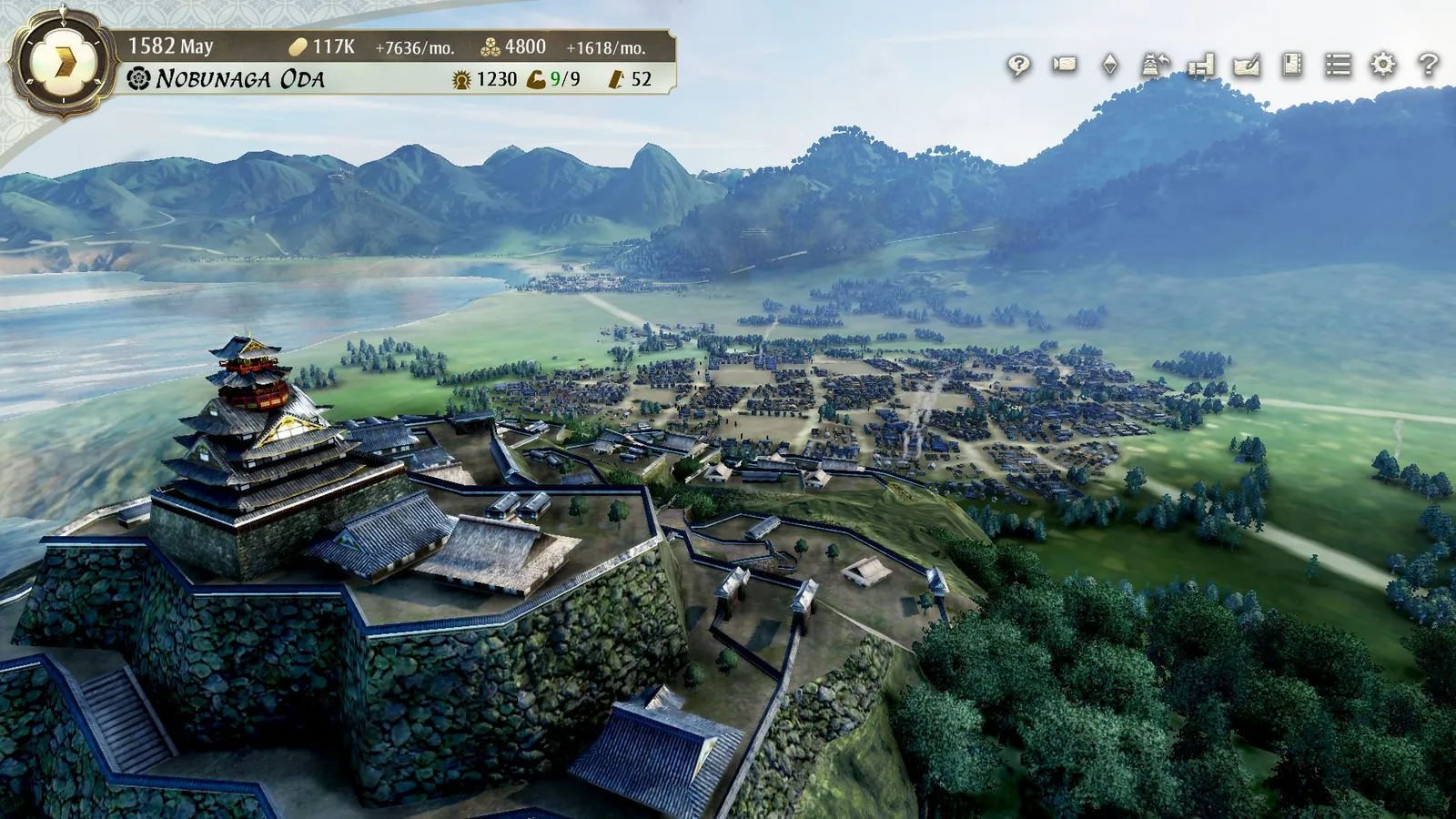
Task: Click the population icon showing 4800
Action: click(x=490, y=47)
